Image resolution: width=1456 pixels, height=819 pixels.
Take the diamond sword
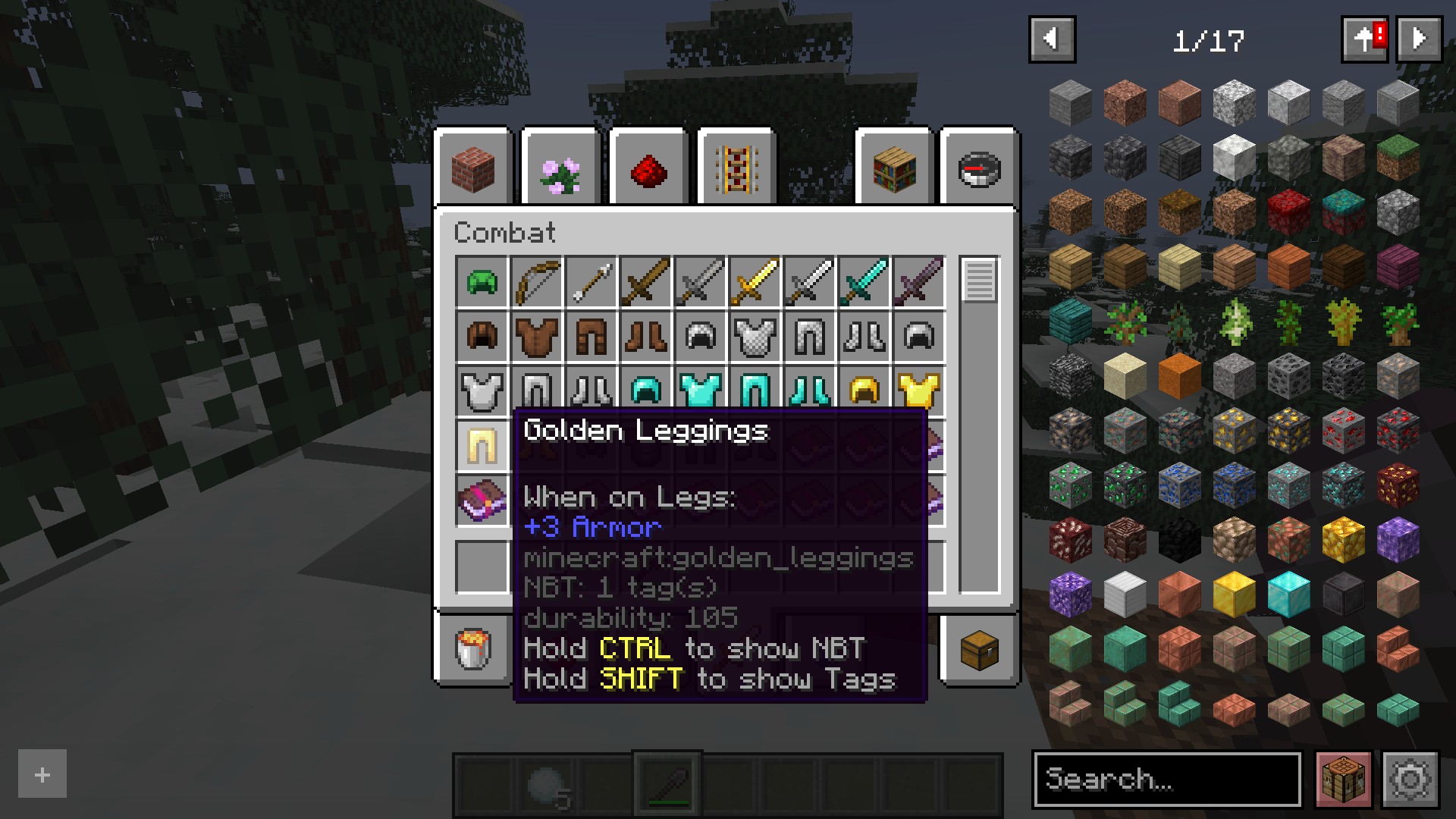click(864, 282)
